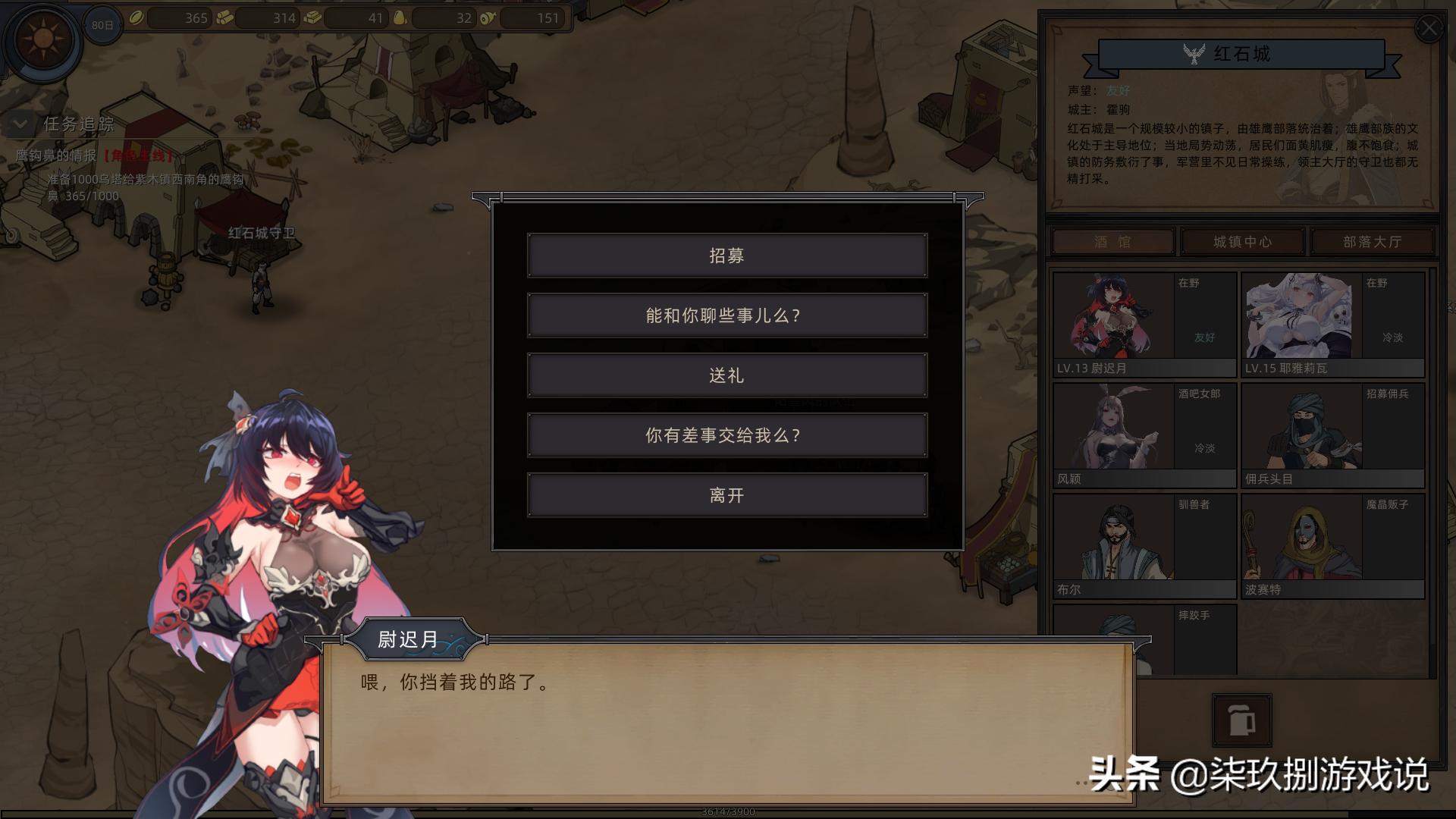The width and height of the screenshot is (1456, 819).
Task: Close the 红石城 city panel
Action: pyautogui.click(x=1430, y=27)
